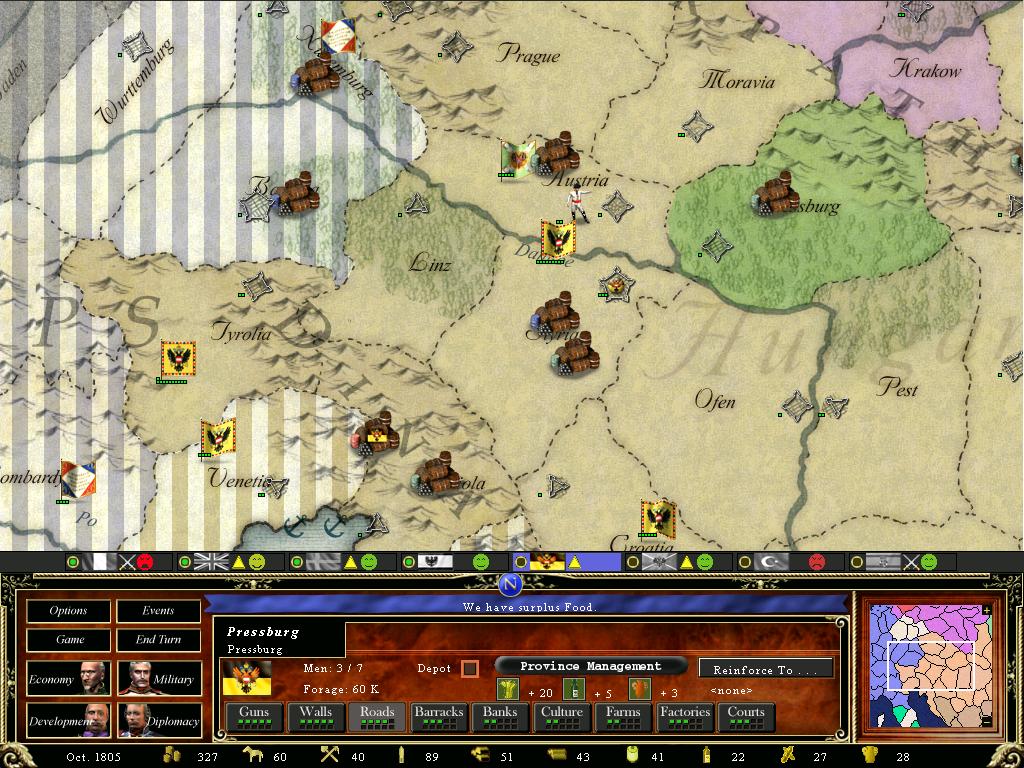This screenshot has width=1024, height=768.
Task: Toggle the Depot checkbox for Pressburg
Action: click(470, 668)
